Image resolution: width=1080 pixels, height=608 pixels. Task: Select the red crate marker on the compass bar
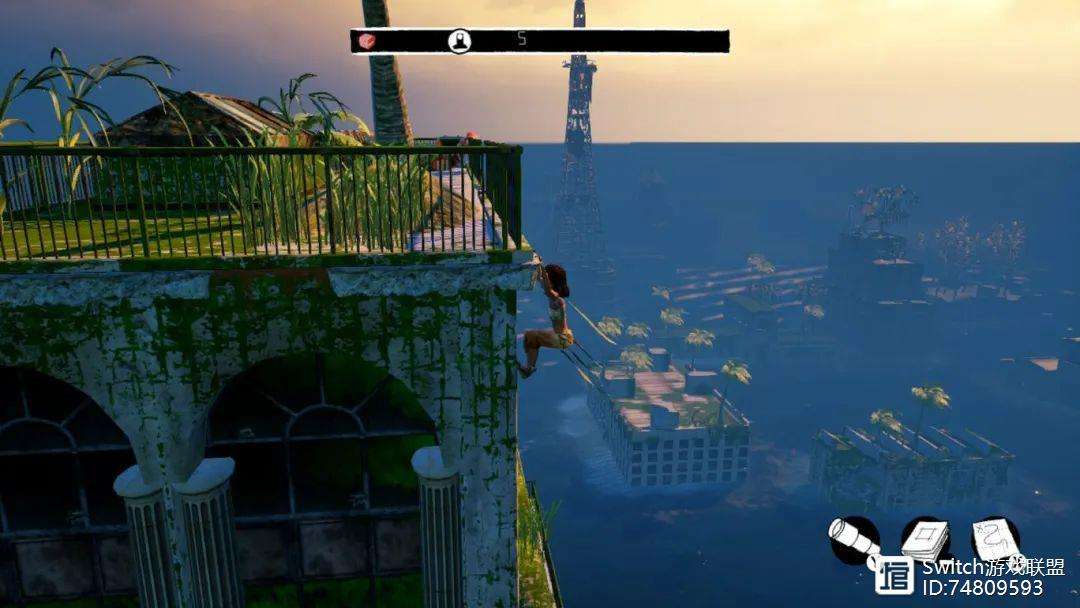coord(367,41)
